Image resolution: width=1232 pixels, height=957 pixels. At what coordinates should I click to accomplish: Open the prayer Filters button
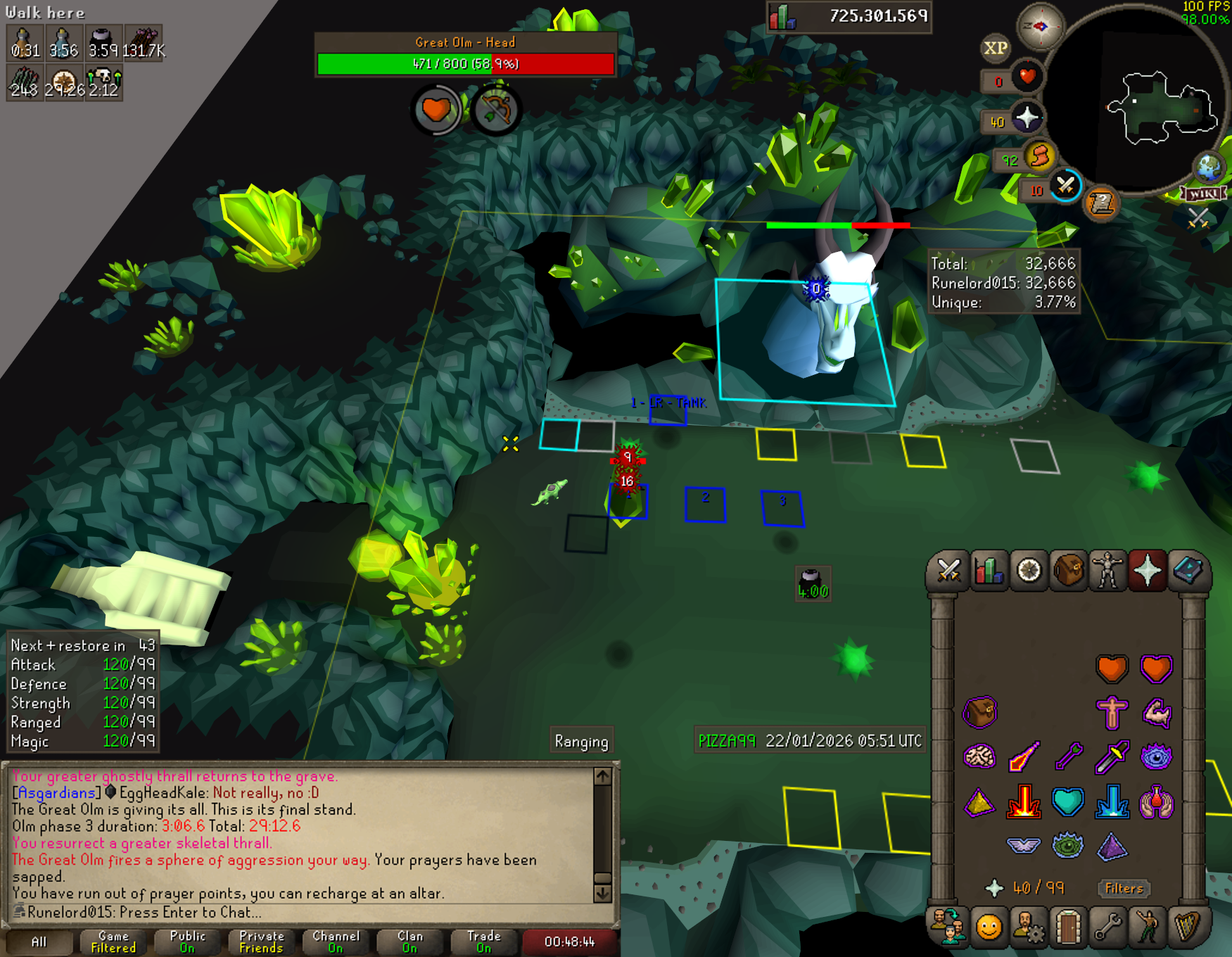[x=1124, y=888]
